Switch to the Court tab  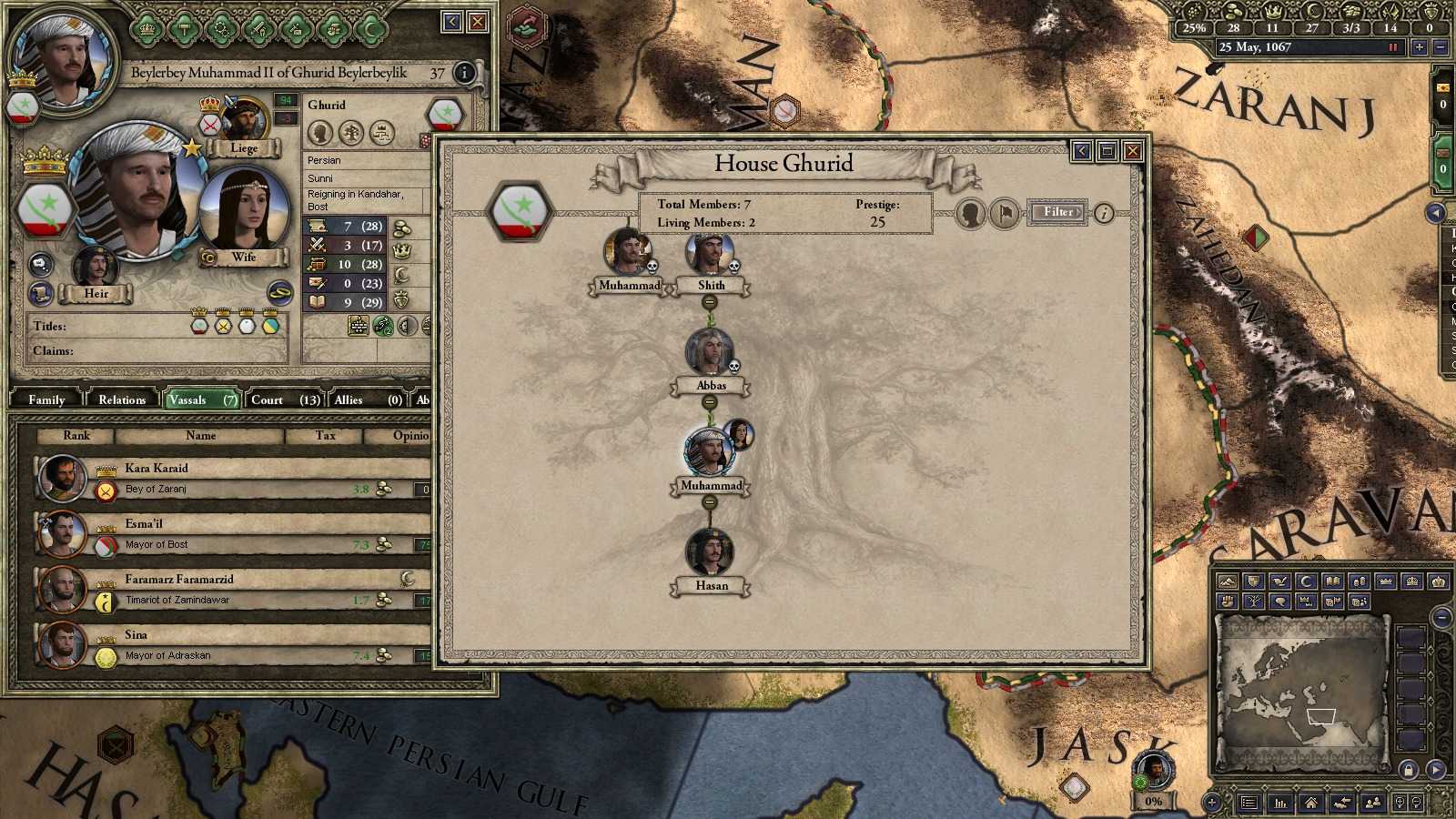tap(267, 399)
